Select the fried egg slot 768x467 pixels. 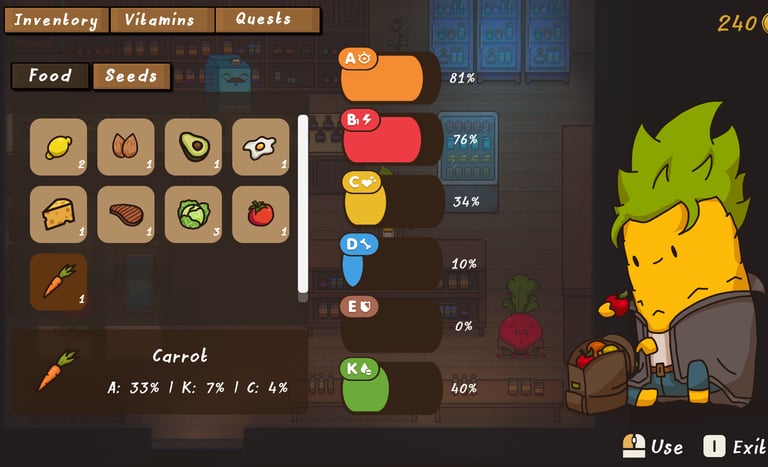(x=260, y=147)
